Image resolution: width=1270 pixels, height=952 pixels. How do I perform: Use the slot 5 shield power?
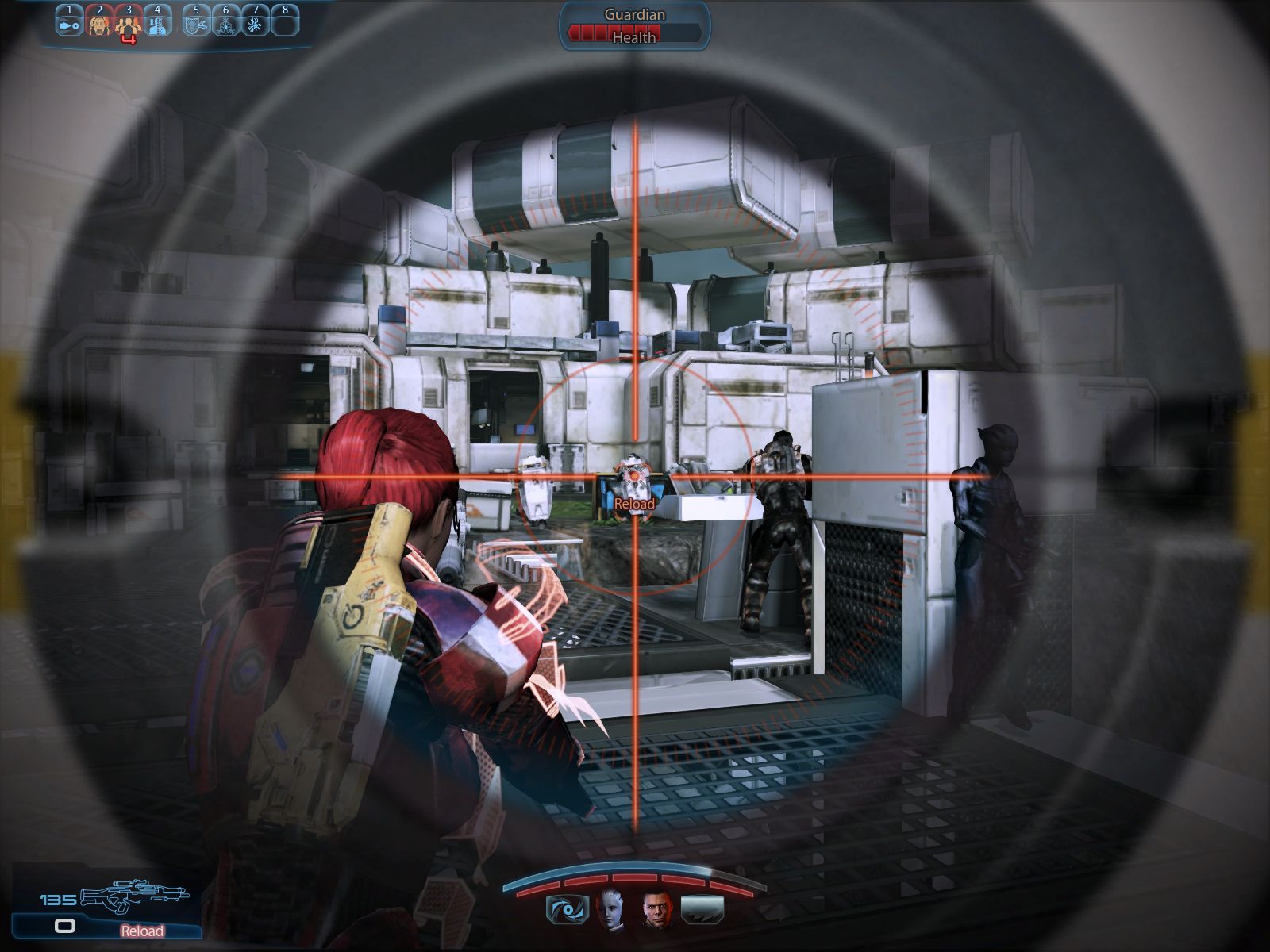pyautogui.click(x=196, y=24)
